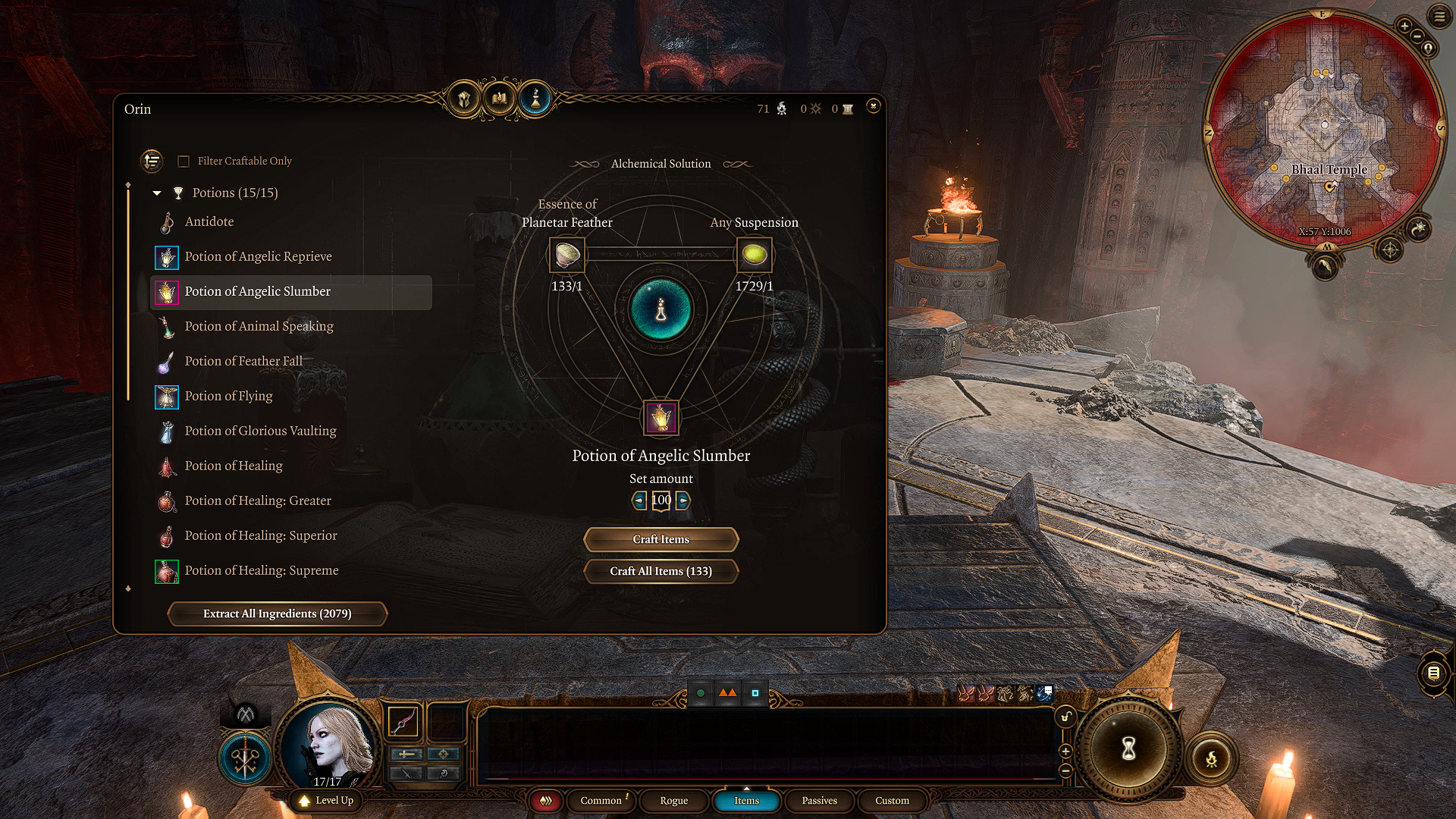The width and height of the screenshot is (1456, 819).
Task: Pick the Potion of Flying recipe
Action: pos(228,396)
